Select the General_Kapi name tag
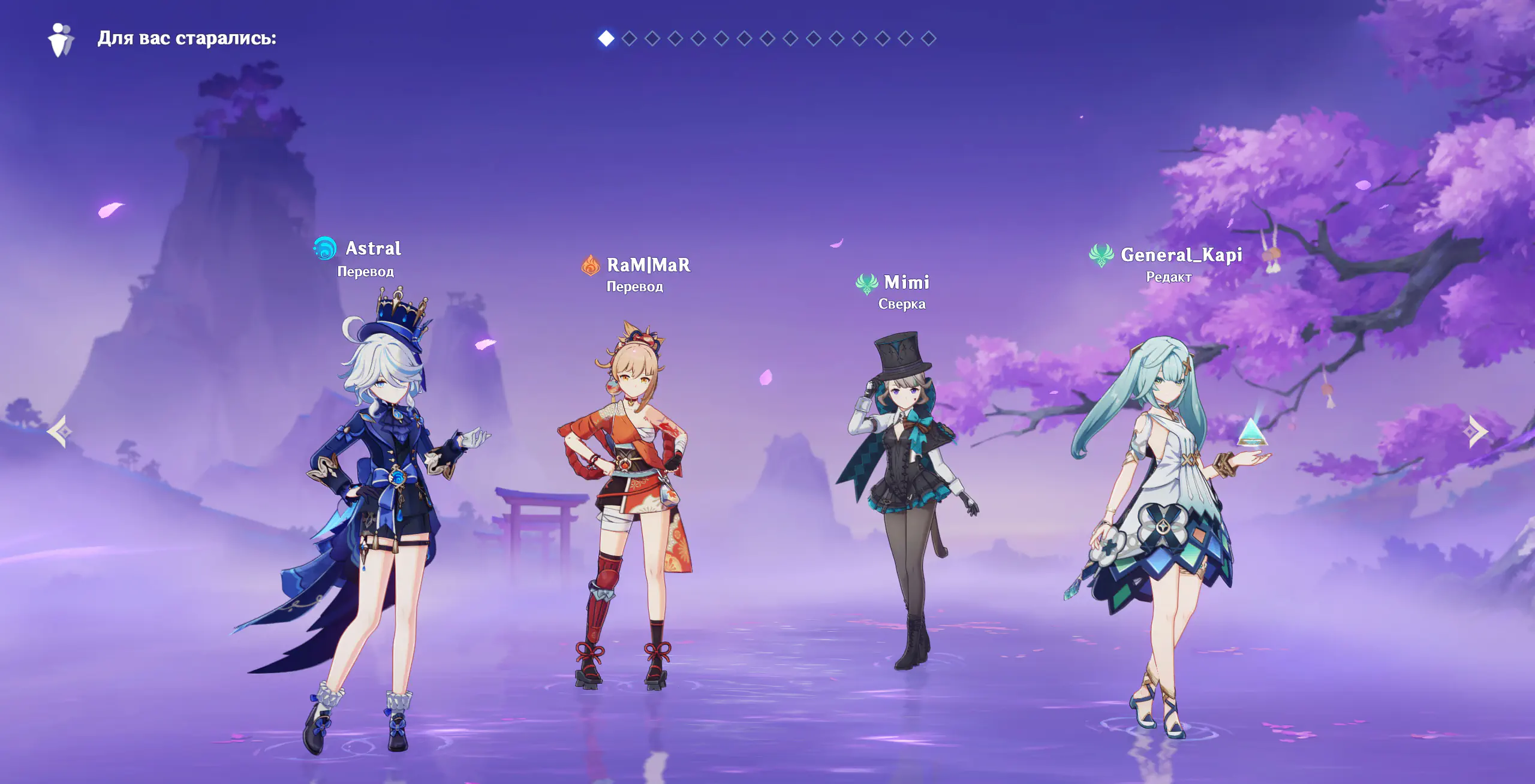The width and height of the screenshot is (1535, 784). click(1181, 255)
